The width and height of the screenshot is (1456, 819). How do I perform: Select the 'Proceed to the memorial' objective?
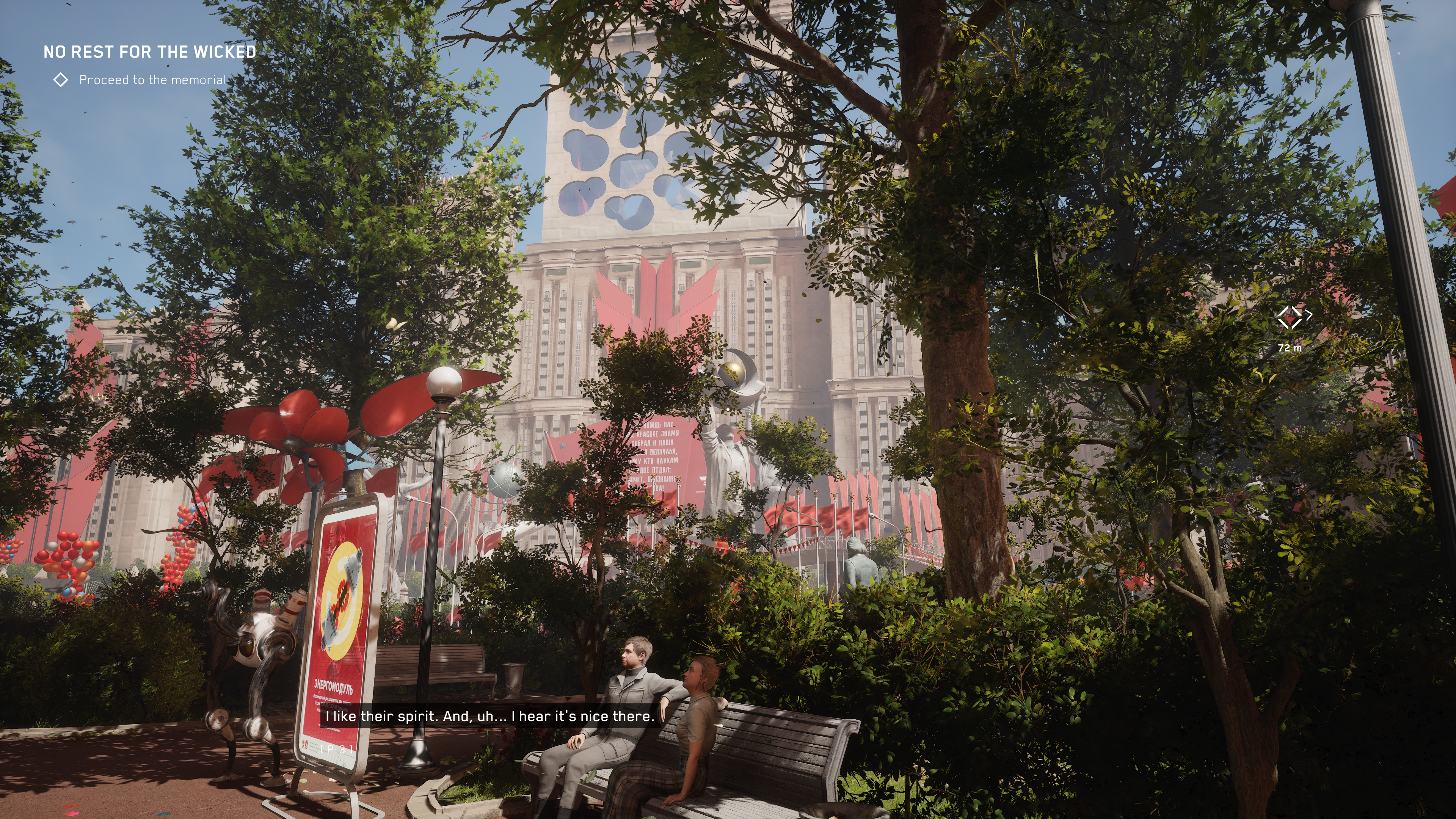click(x=152, y=80)
